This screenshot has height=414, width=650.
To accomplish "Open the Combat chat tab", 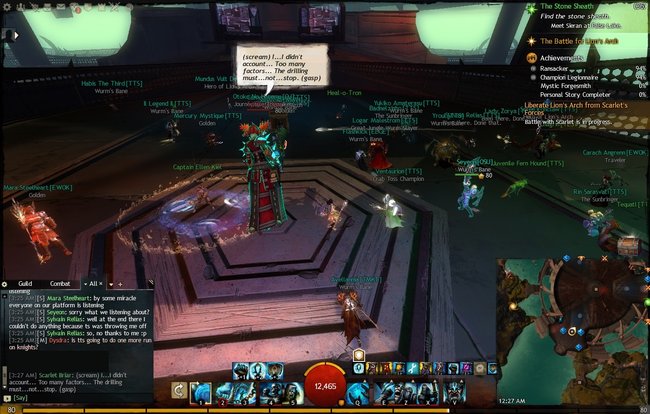I will pyautogui.click(x=61, y=284).
